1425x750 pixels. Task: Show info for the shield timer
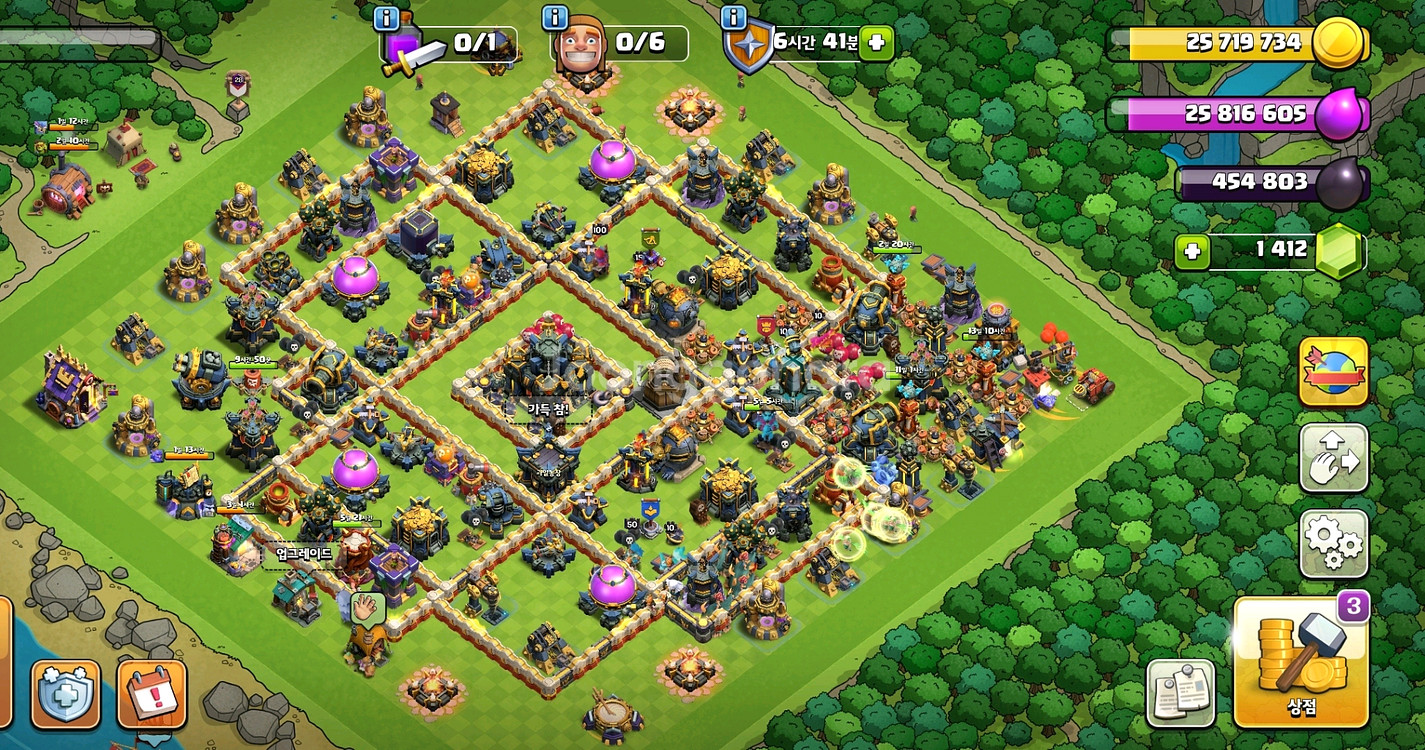733,18
